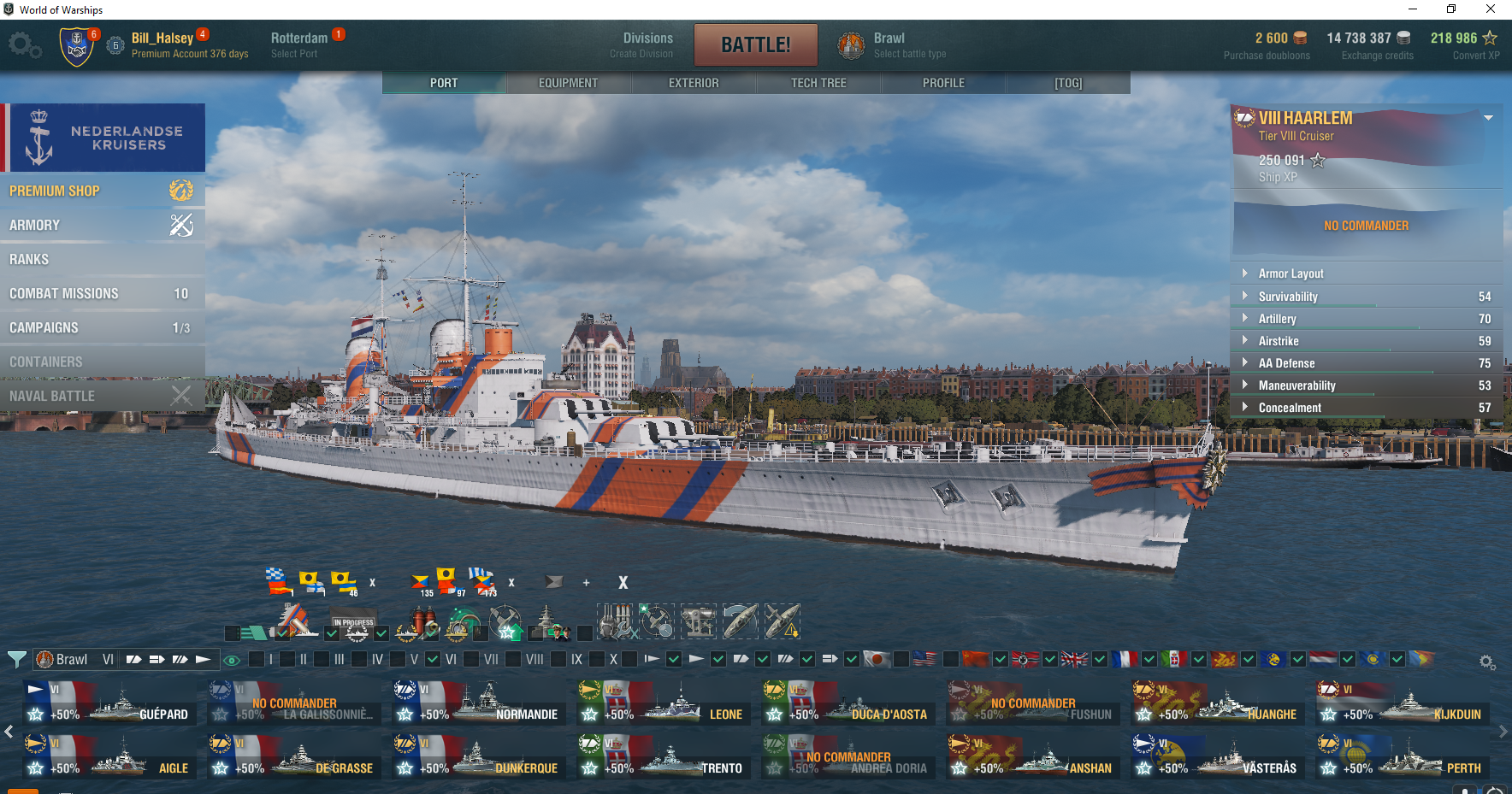This screenshot has height=794, width=1512.
Task: Expand the Artillery ship stats
Action: (1277, 319)
